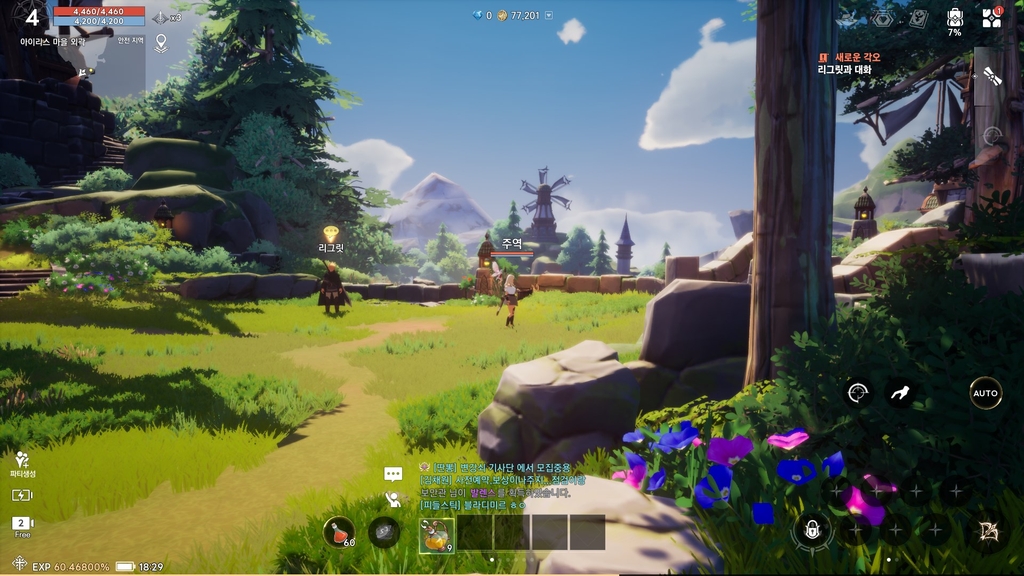Select the waving emote icon
Screen dimensions: 1024x576
pyautogui.click(x=393, y=499)
